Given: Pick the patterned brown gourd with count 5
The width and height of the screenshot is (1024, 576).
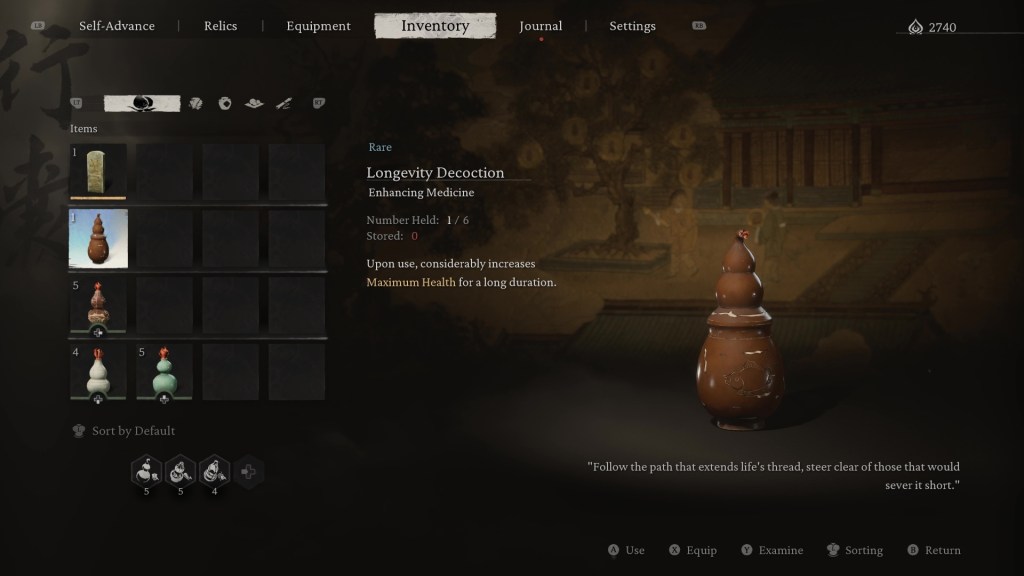Looking at the screenshot, I should coord(98,304).
